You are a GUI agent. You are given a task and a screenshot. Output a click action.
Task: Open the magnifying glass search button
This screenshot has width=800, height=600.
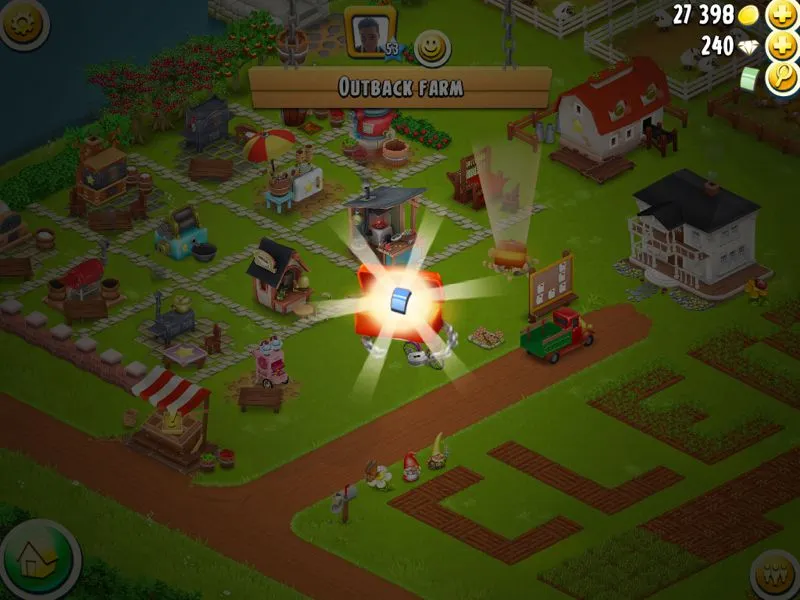[x=780, y=79]
